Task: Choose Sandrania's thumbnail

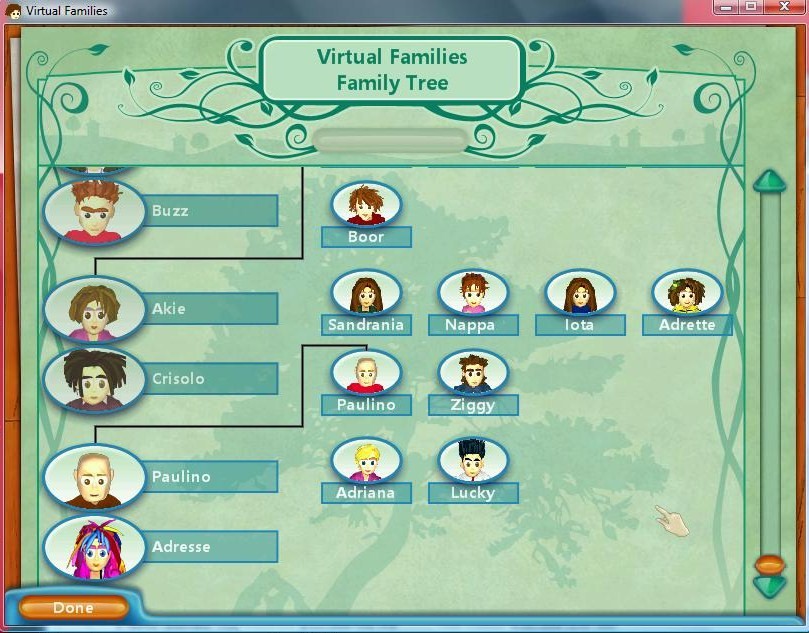Action: [366, 293]
